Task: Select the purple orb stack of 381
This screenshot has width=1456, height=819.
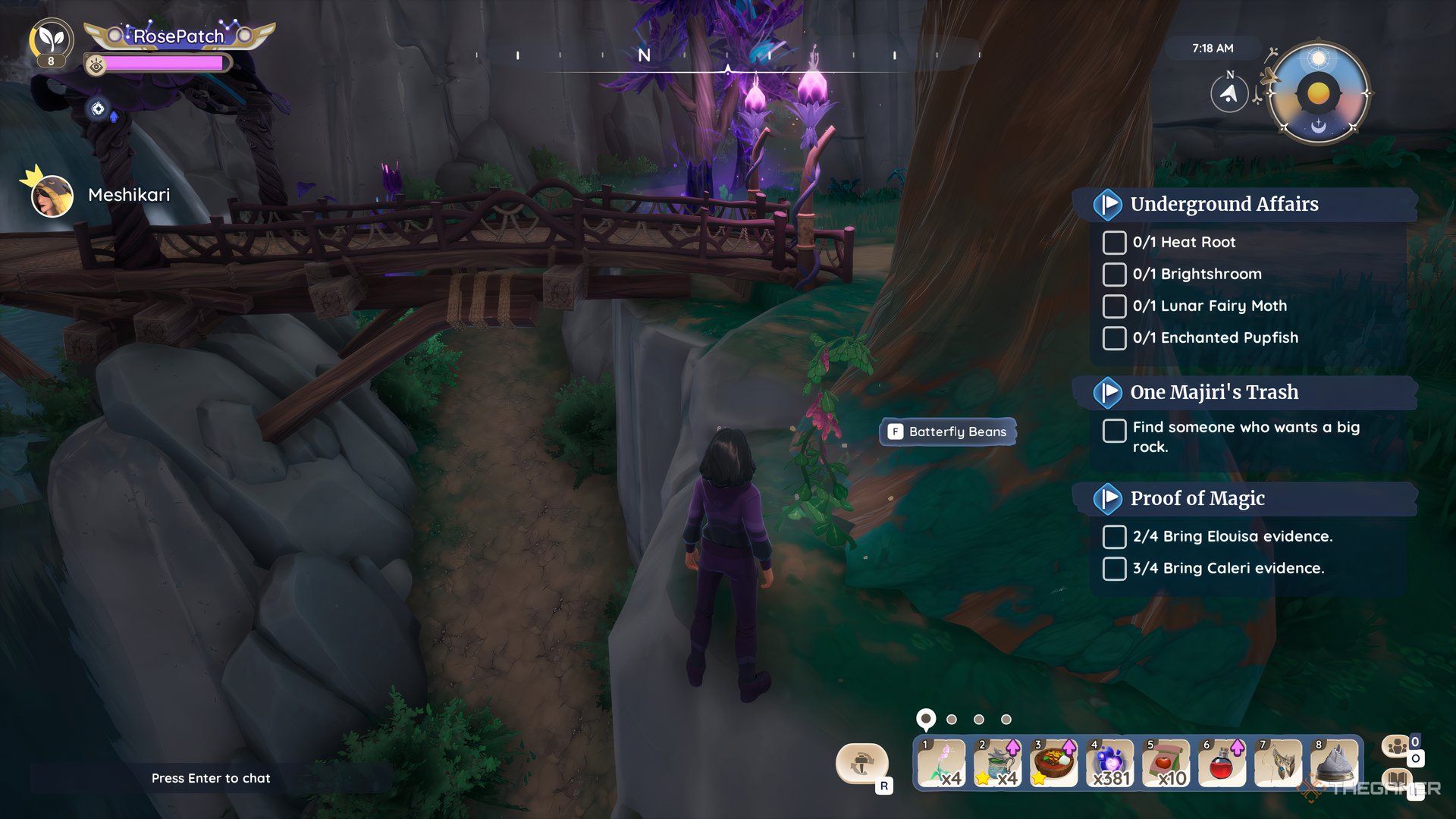Action: [1109, 764]
